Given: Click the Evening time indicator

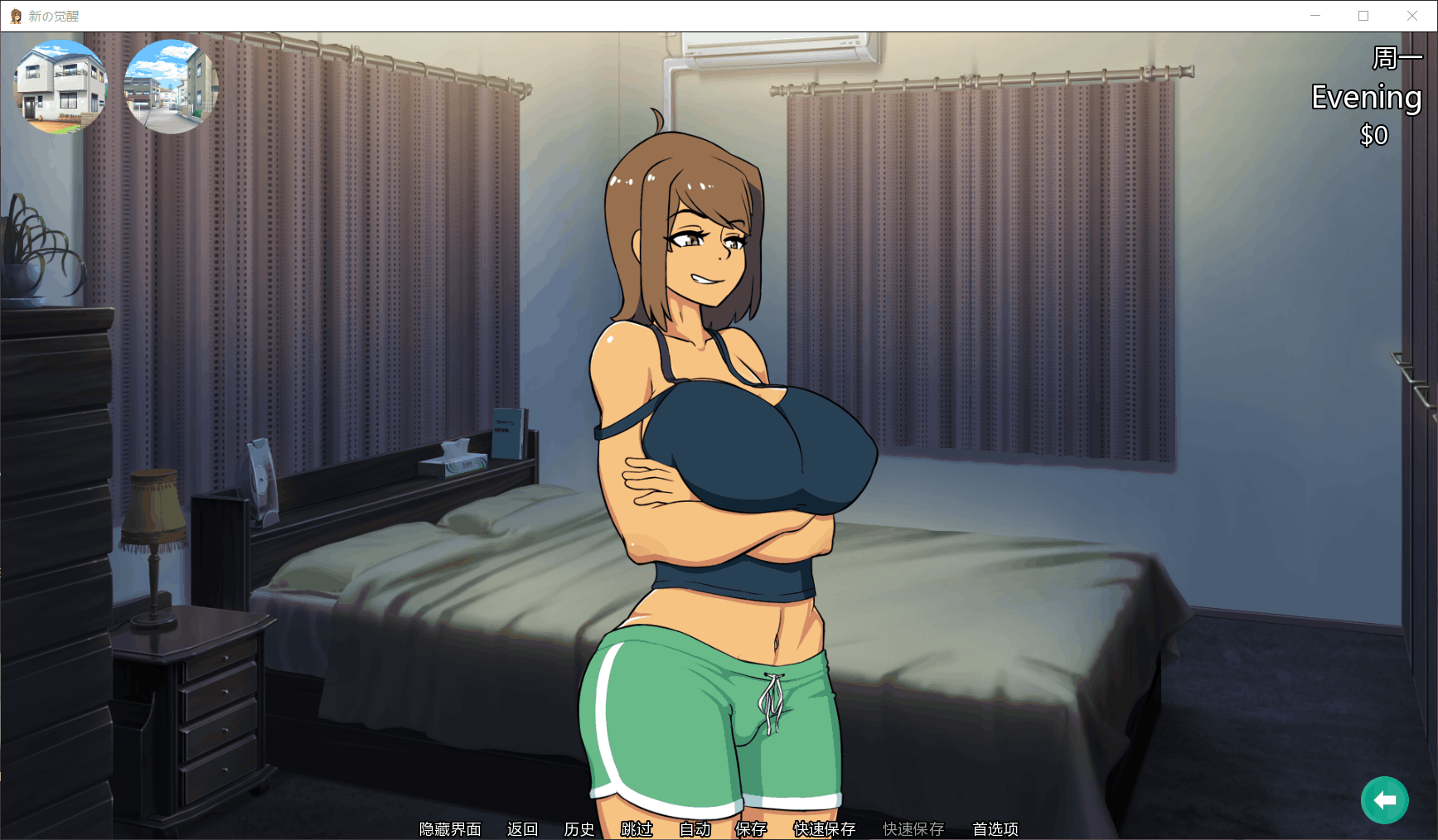Looking at the screenshot, I should [x=1366, y=98].
